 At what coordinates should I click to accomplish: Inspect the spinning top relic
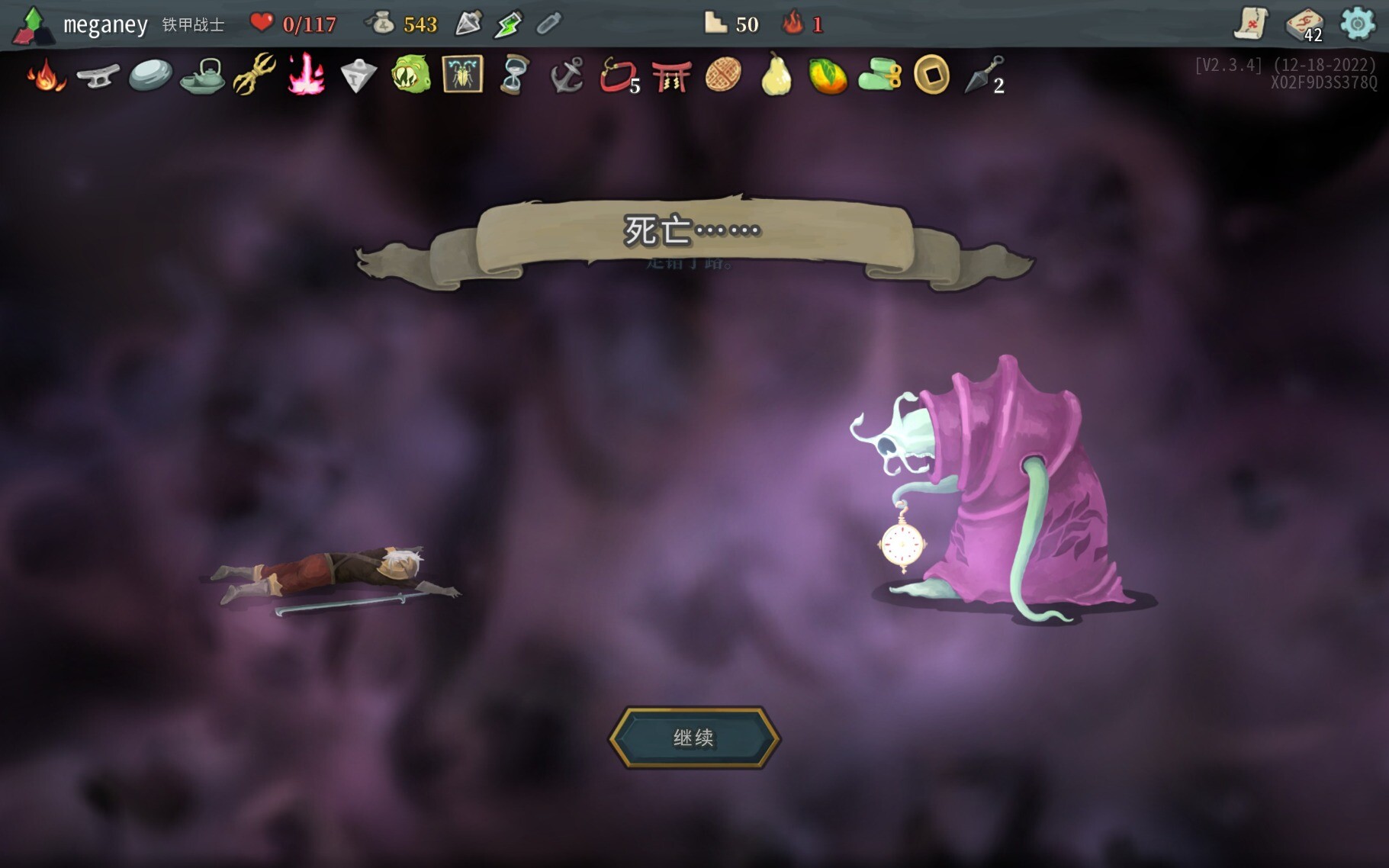click(x=358, y=76)
